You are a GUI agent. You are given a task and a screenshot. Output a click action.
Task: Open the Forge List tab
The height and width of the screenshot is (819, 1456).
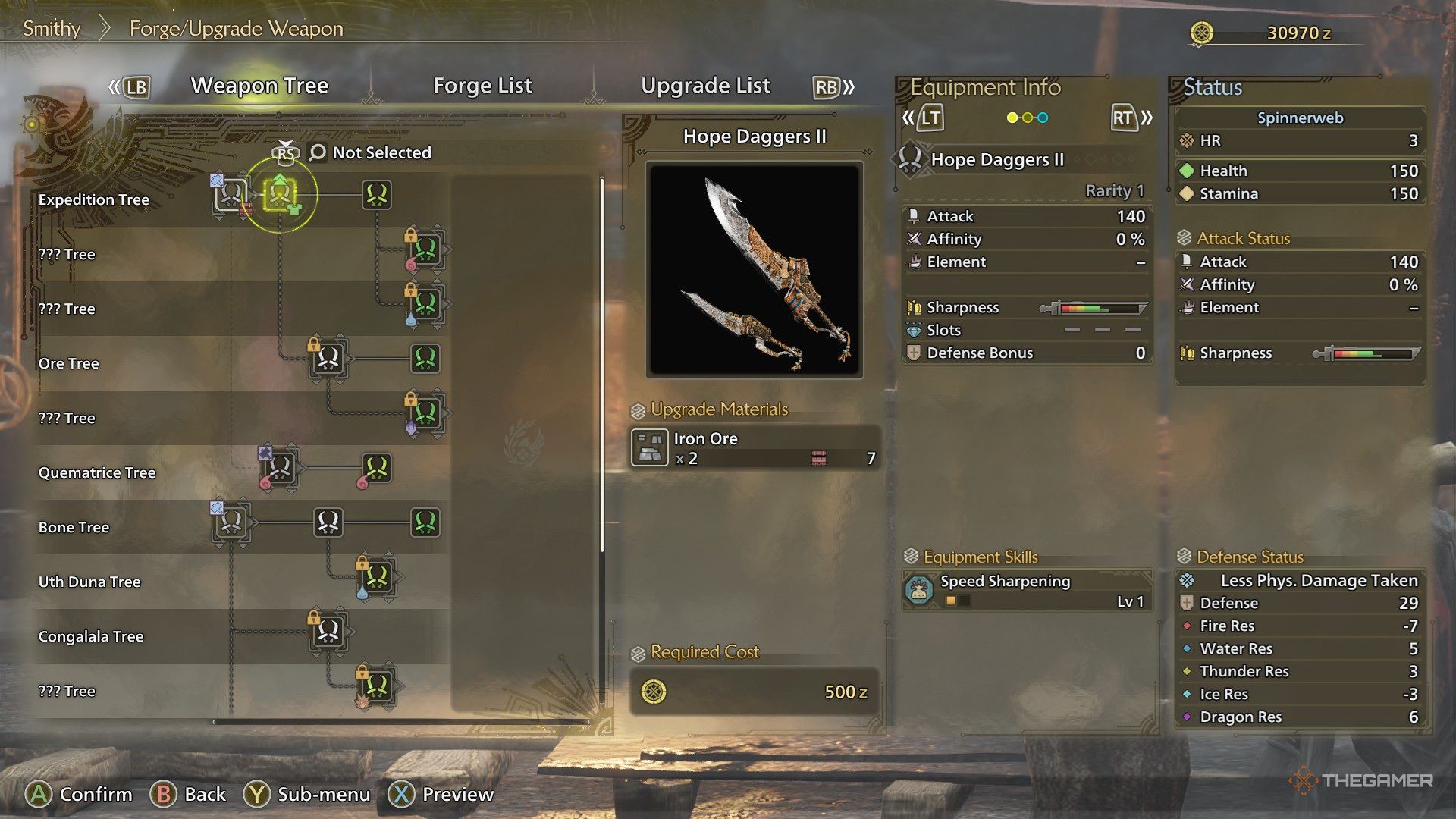(x=482, y=86)
